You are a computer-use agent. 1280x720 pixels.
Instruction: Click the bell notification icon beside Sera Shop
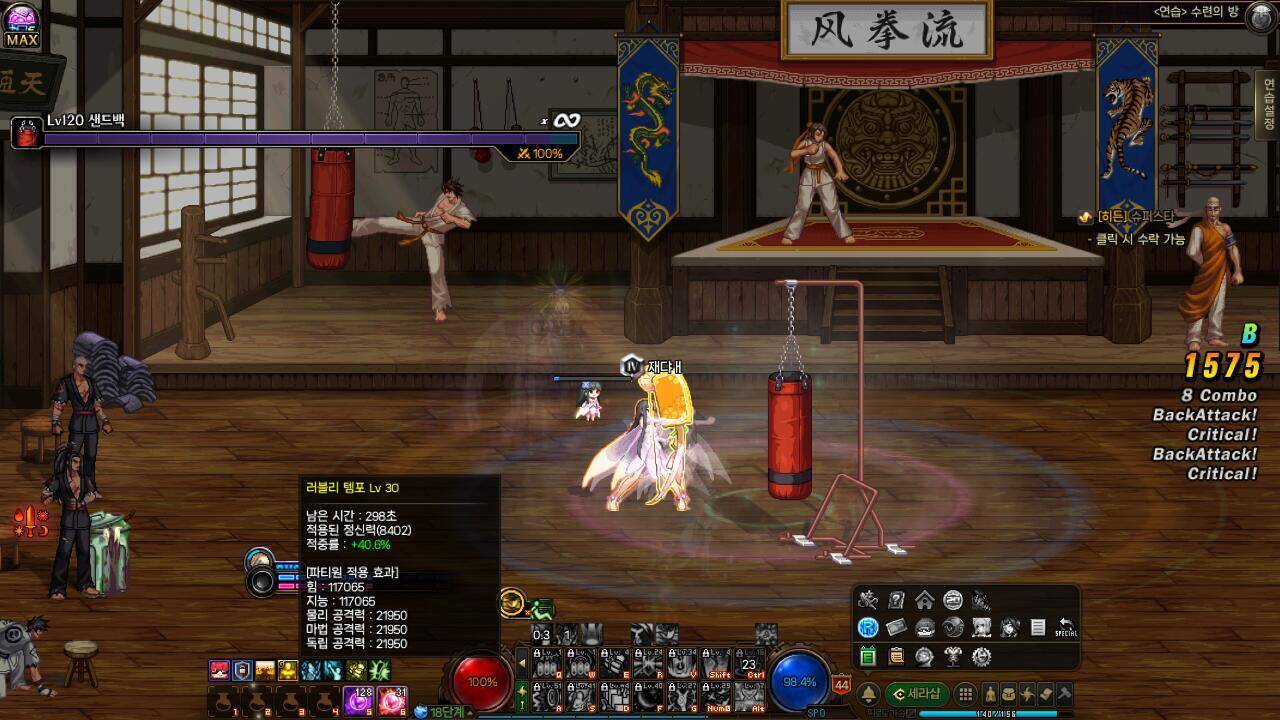click(869, 694)
